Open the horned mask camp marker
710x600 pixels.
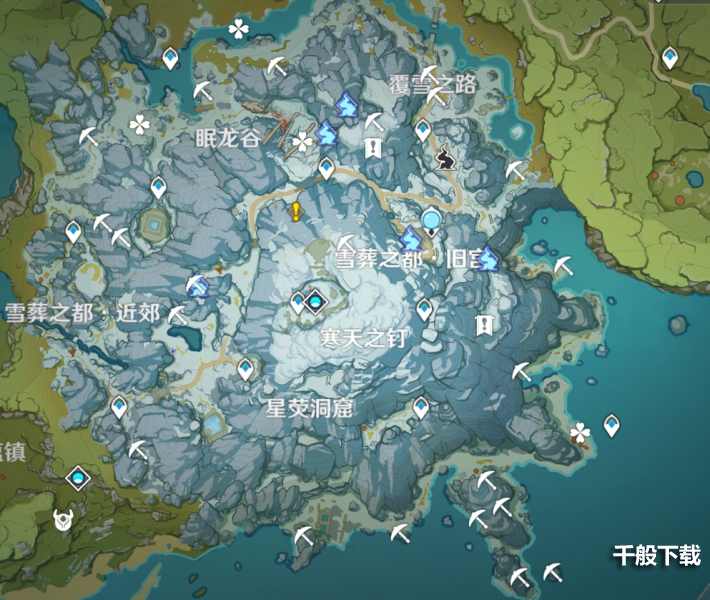pyautogui.click(x=65, y=519)
